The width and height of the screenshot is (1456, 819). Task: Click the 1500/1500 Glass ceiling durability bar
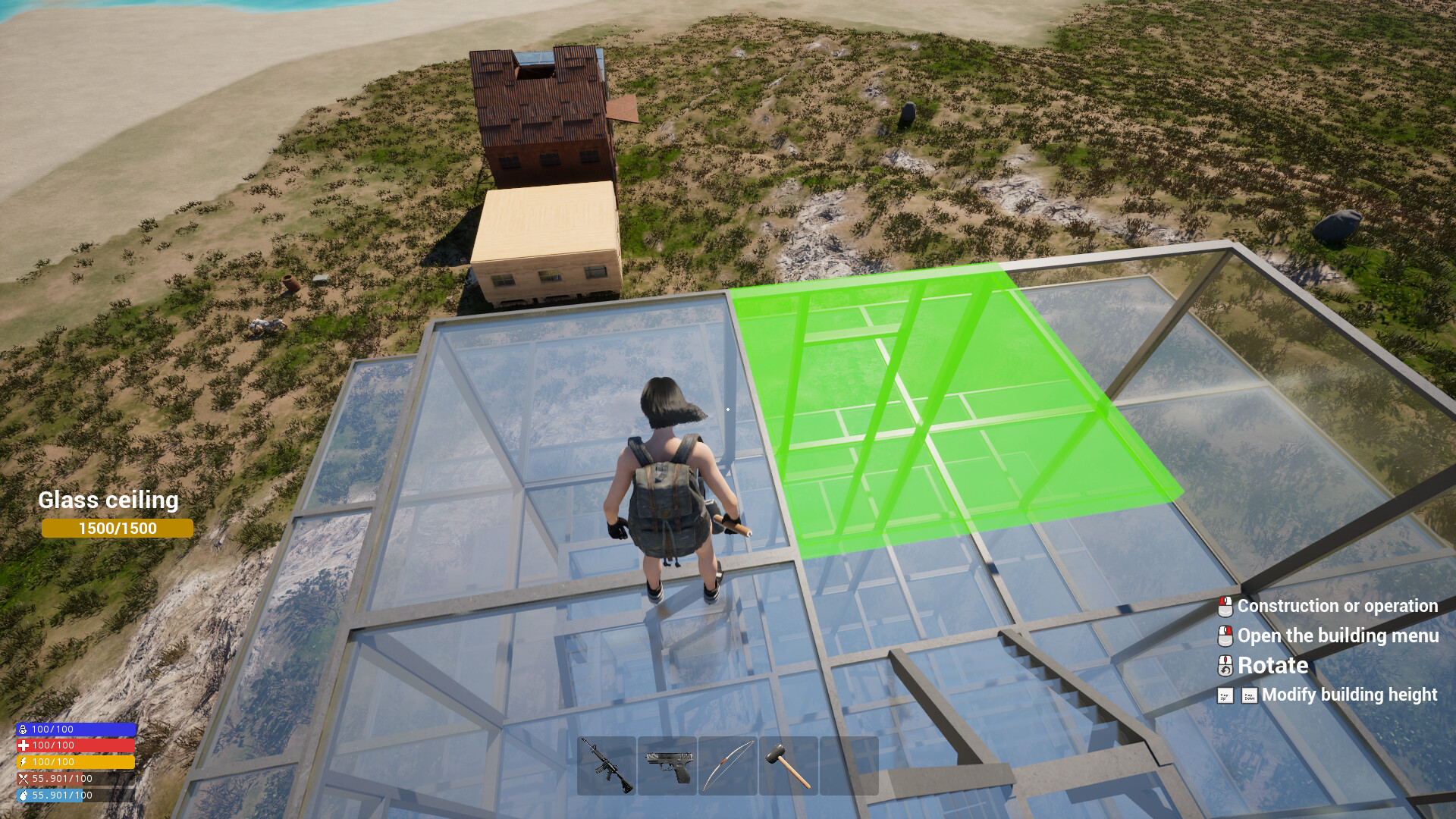[117, 528]
